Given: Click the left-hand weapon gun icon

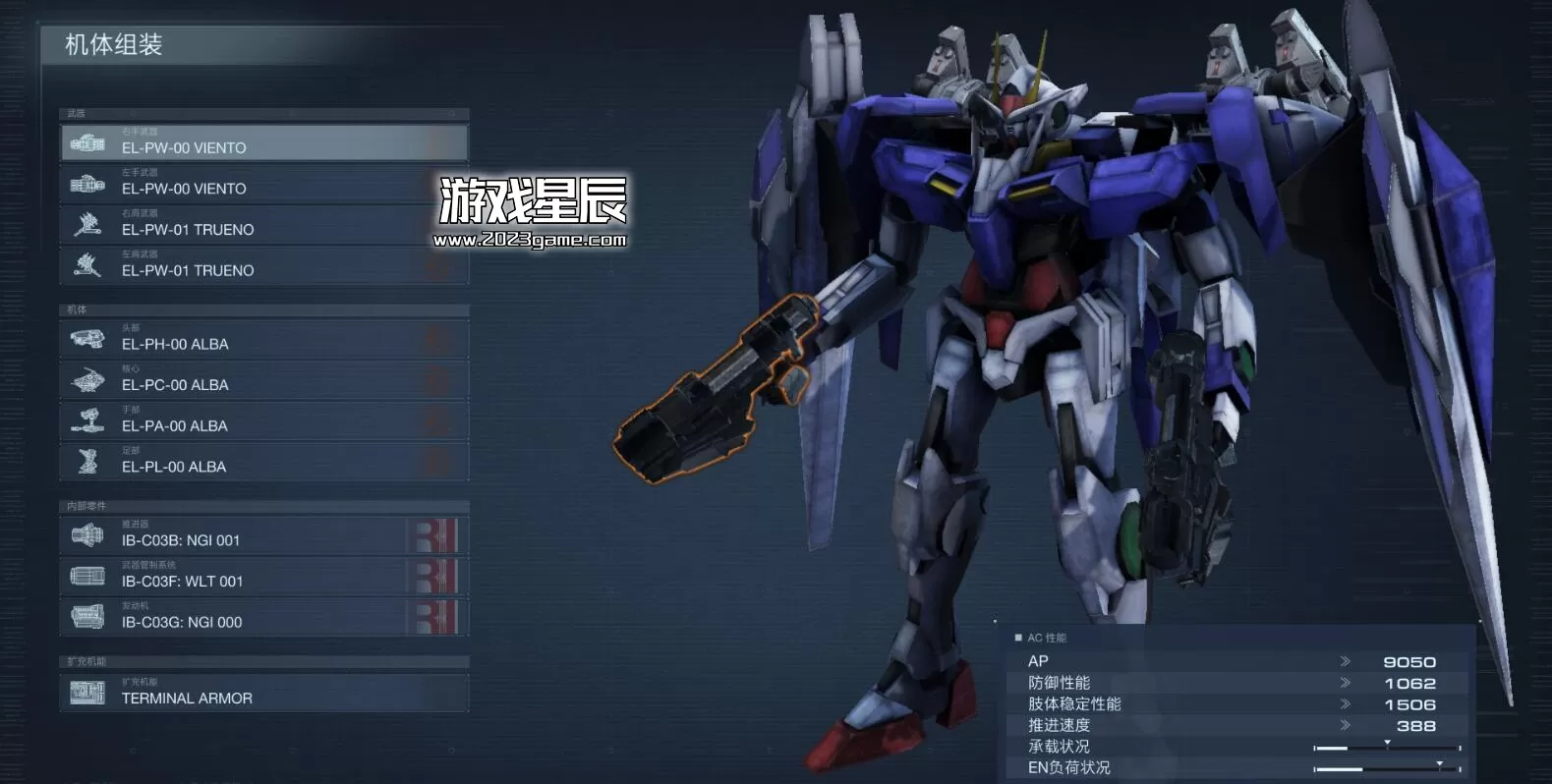Looking at the screenshot, I should (88, 183).
